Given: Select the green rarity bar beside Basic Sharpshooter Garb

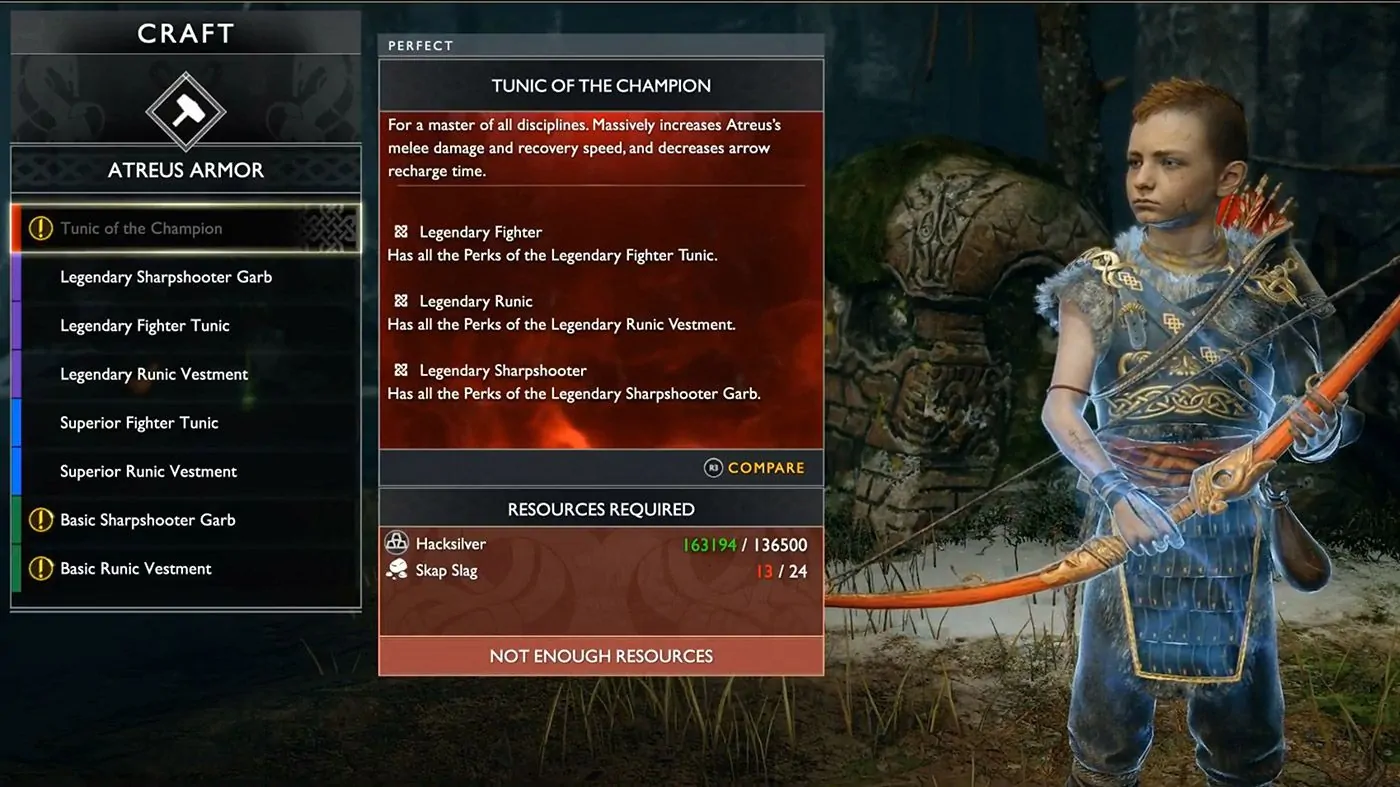Looking at the screenshot, I should tap(14, 519).
